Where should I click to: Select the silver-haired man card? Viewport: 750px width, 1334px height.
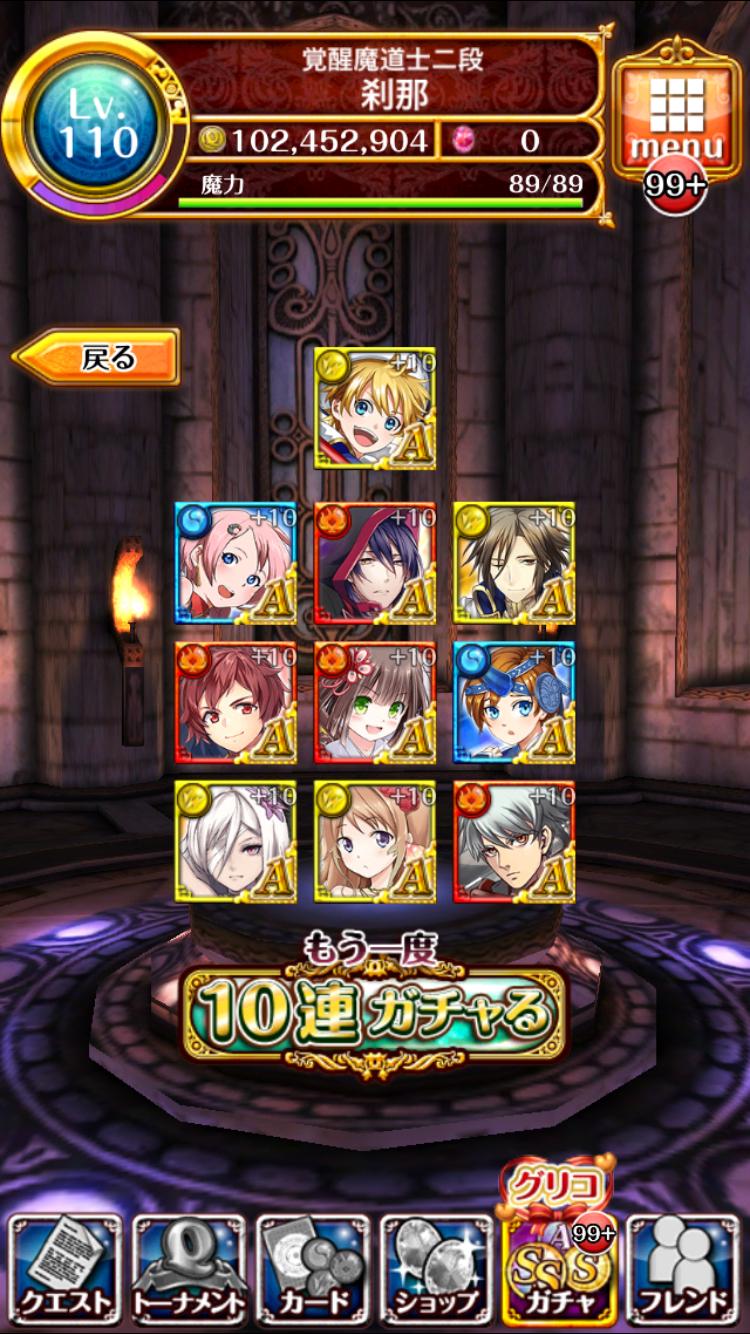tap(514, 841)
